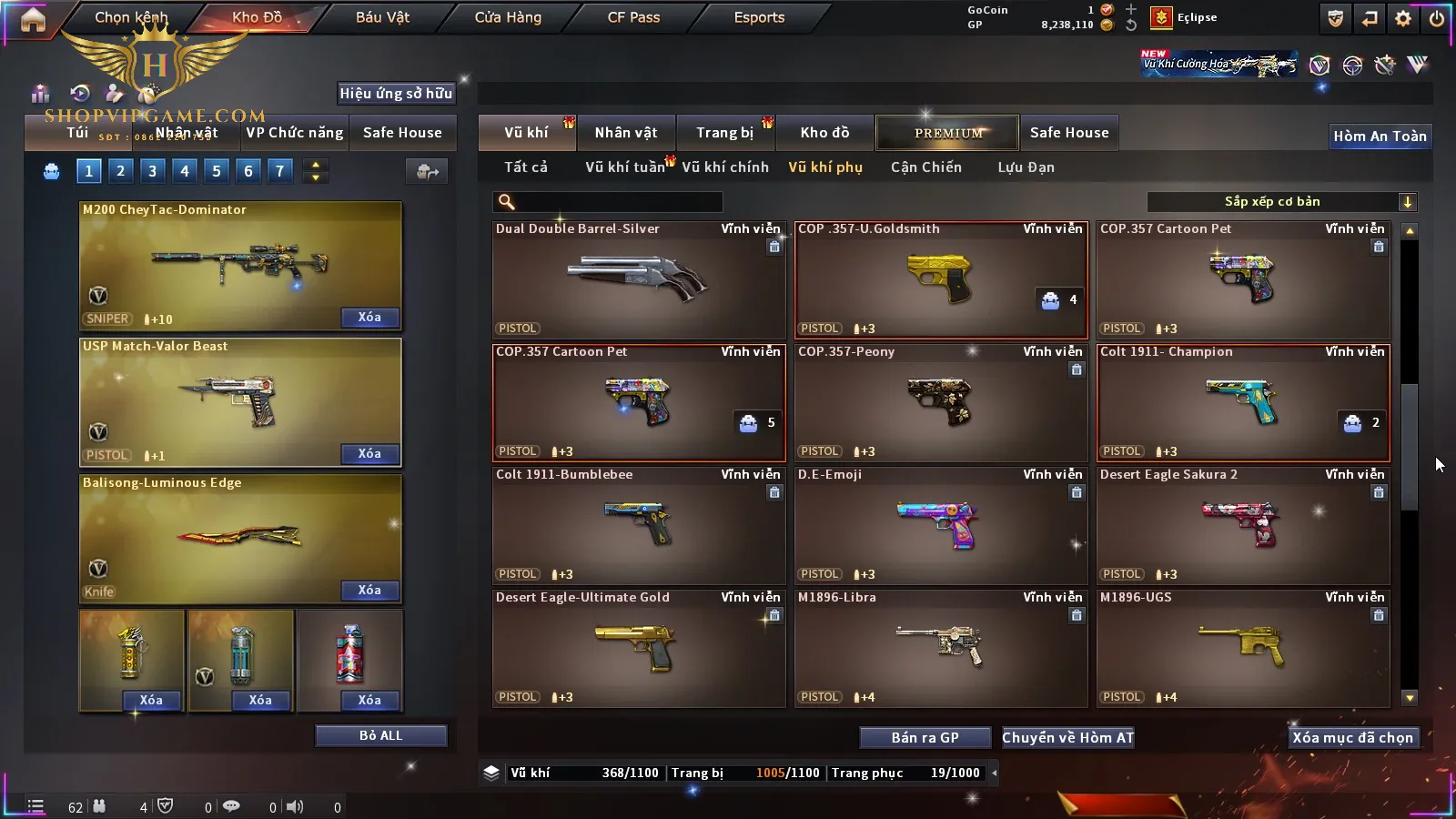Switch to the Trang bị tab
Screen dimensions: 1456x819
click(x=724, y=133)
